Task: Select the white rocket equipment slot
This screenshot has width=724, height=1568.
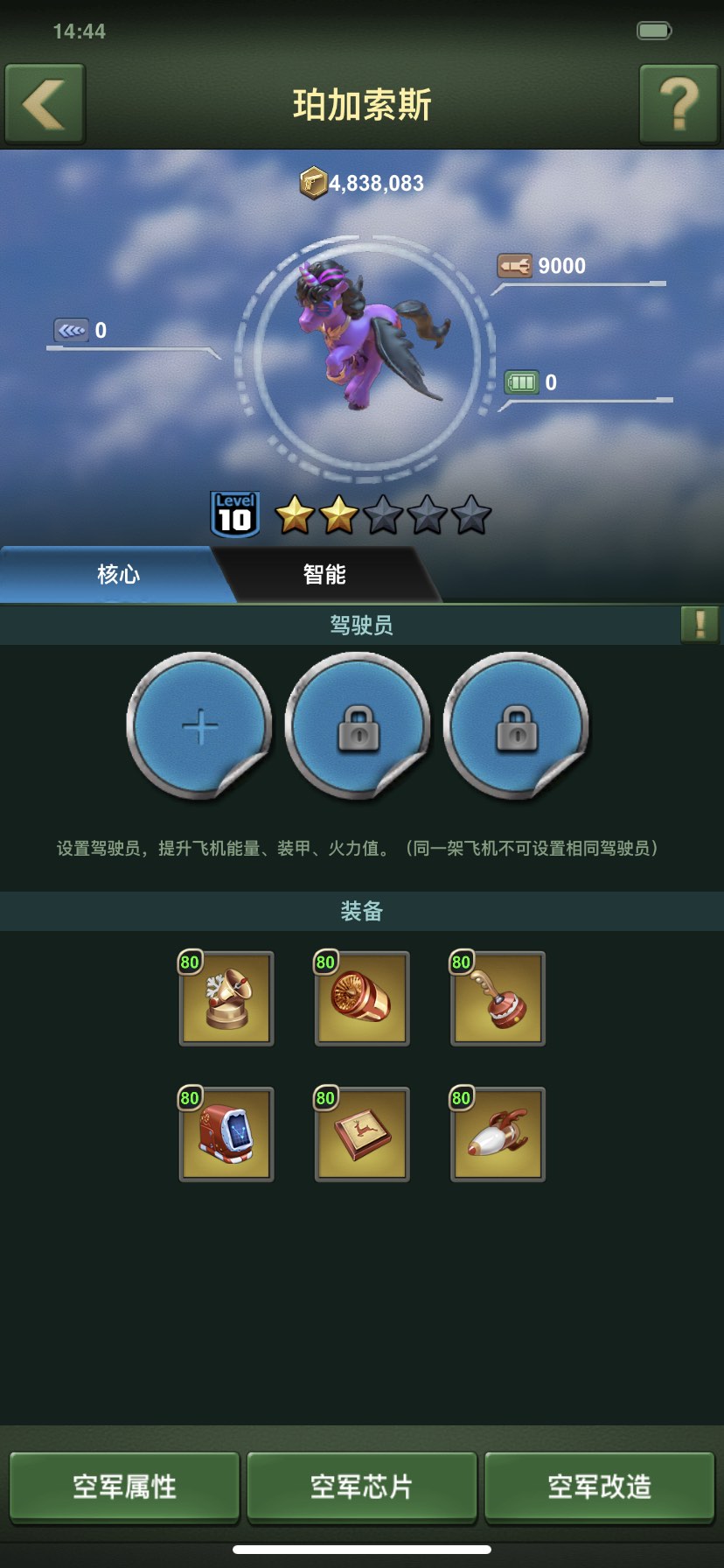Action: pos(498,1134)
